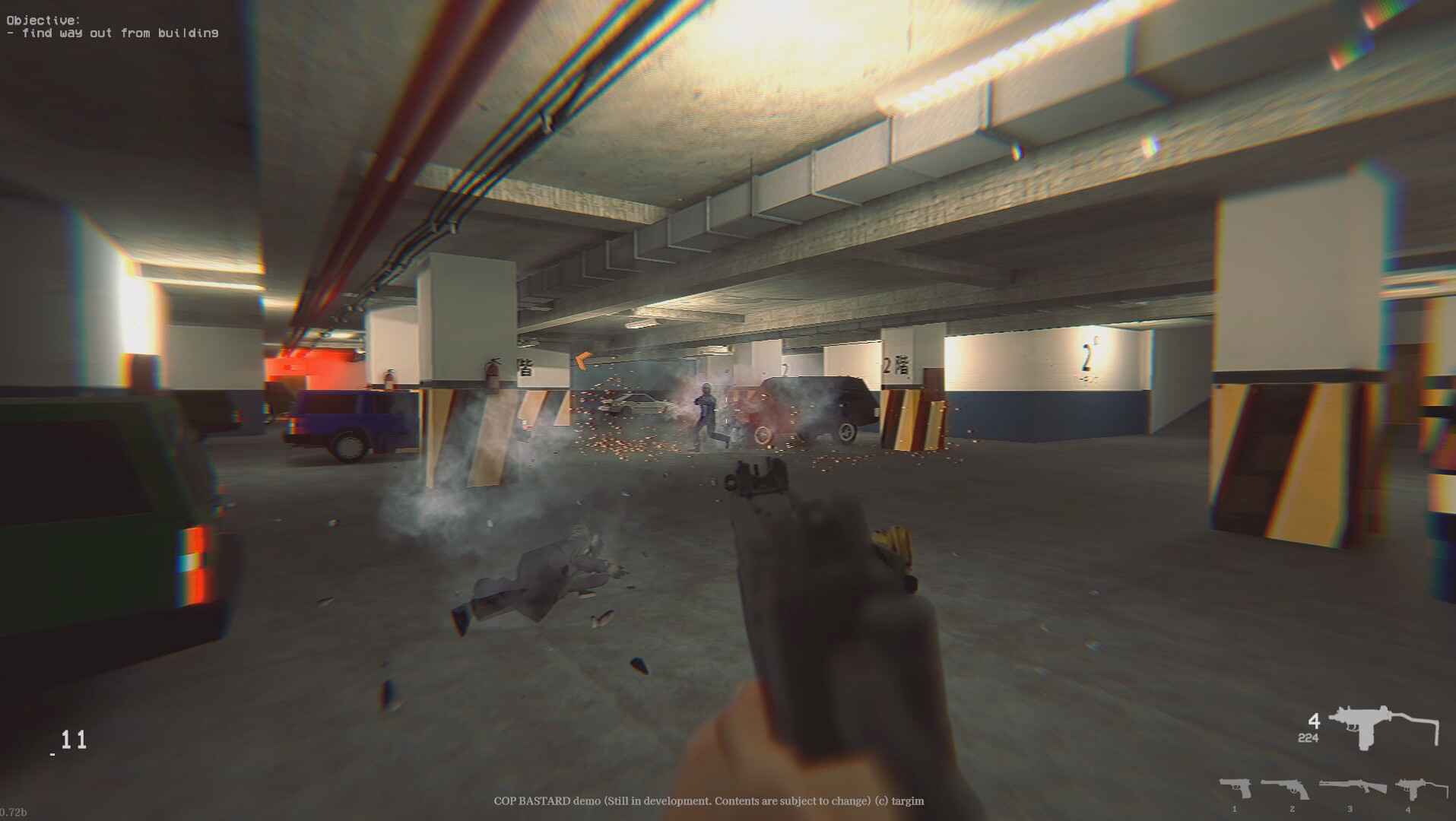This screenshot has width=1456, height=821.
Task: Click the ammo count 11 display
Action: pyautogui.click(x=75, y=740)
